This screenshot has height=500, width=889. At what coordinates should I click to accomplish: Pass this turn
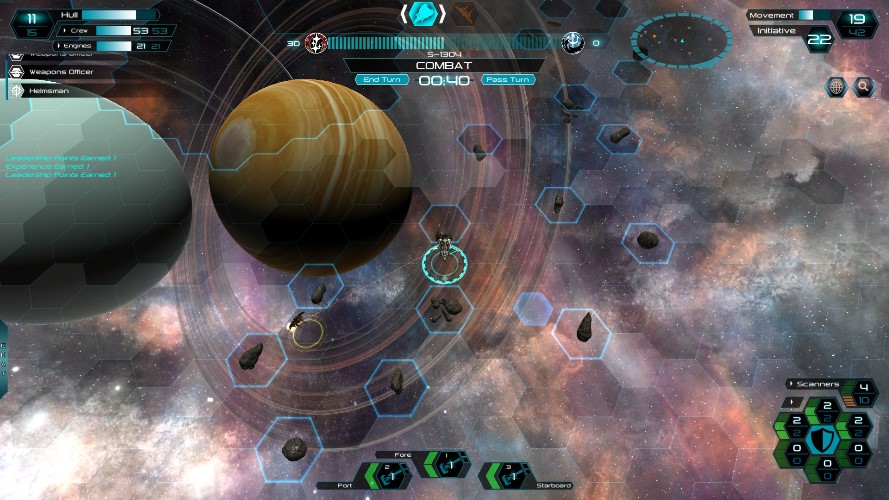[508, 79]
